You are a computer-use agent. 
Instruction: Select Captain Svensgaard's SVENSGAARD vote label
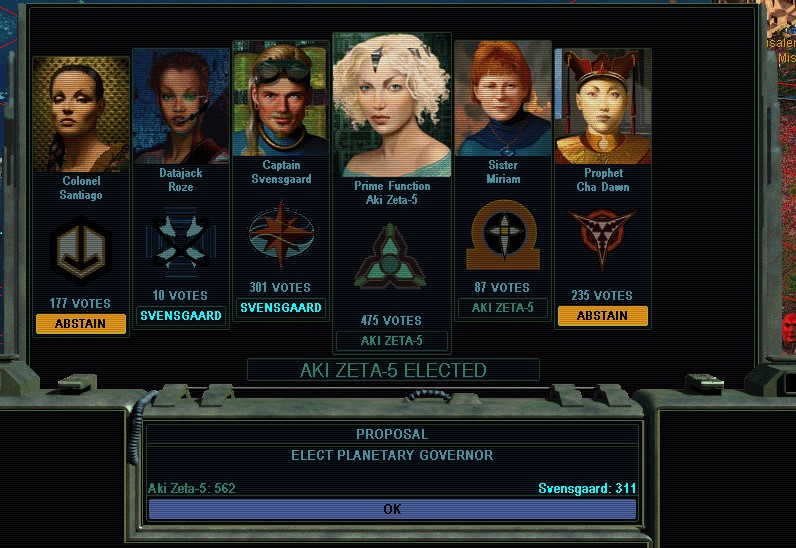(x=281, y=308)
